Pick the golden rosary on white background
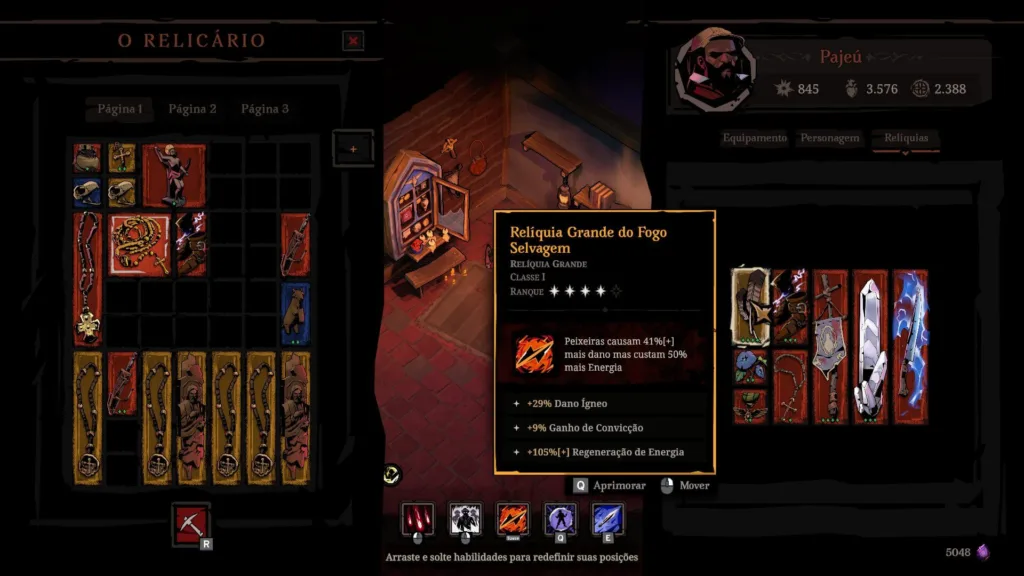This screenshot has width=1024, height=576. [139, 243]
